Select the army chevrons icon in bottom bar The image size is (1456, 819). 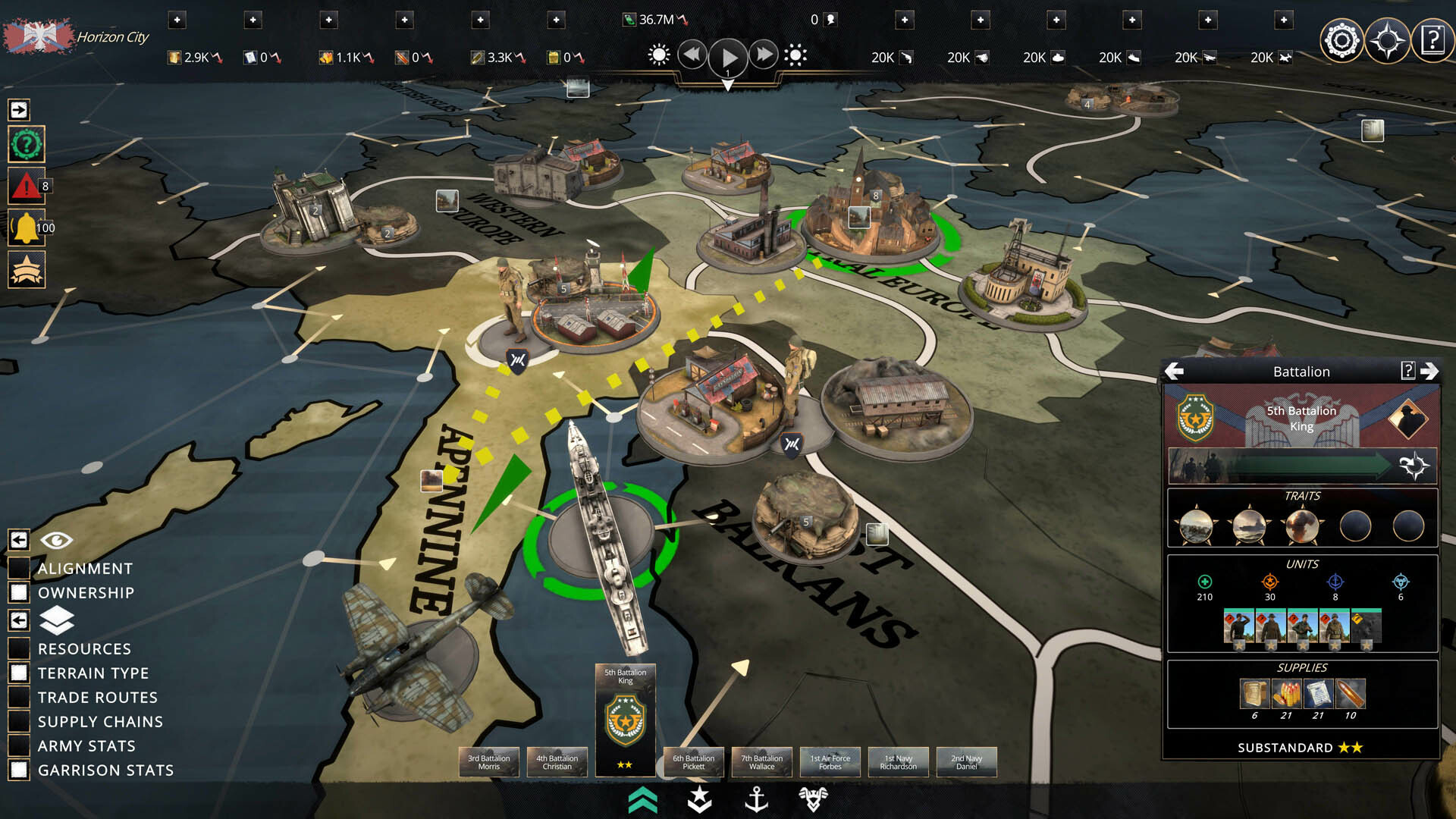click(642, 798)
